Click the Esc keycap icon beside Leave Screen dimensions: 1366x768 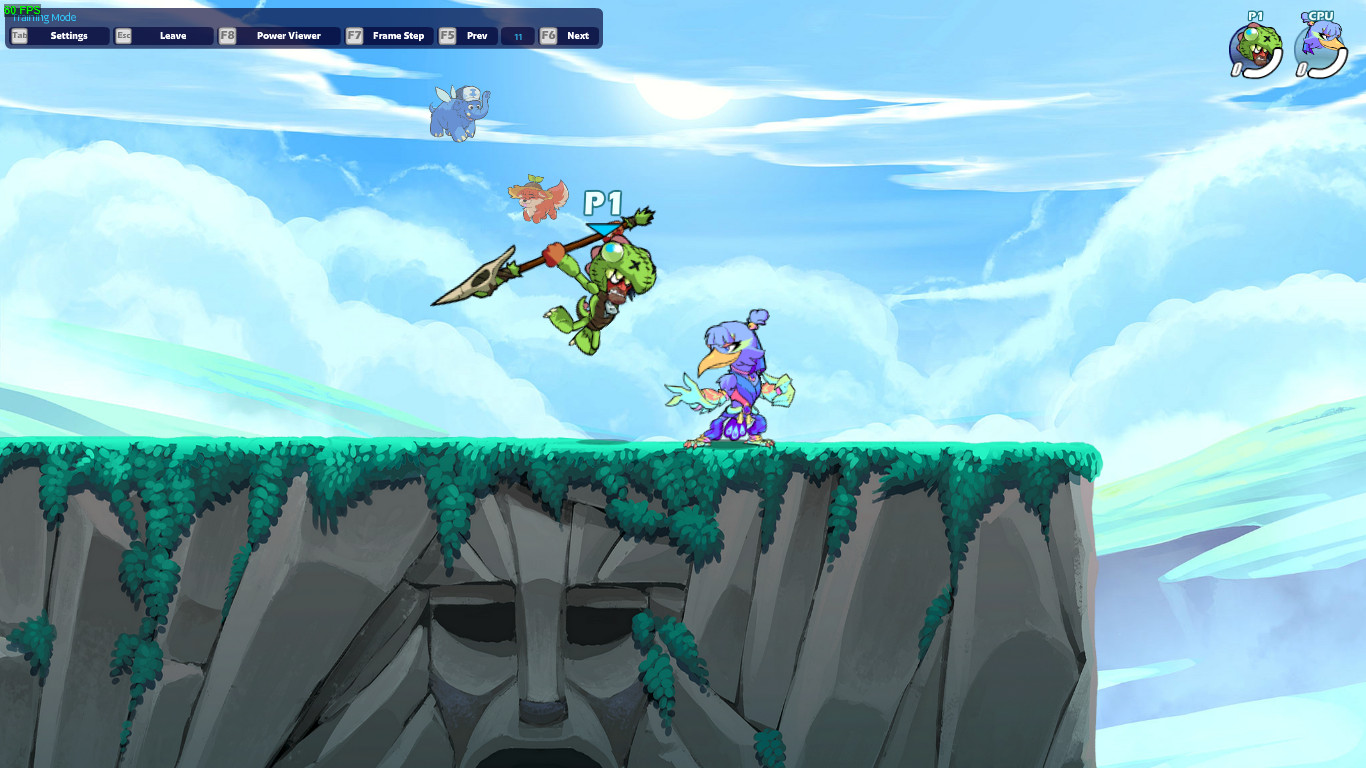click(x=123, y=36)
